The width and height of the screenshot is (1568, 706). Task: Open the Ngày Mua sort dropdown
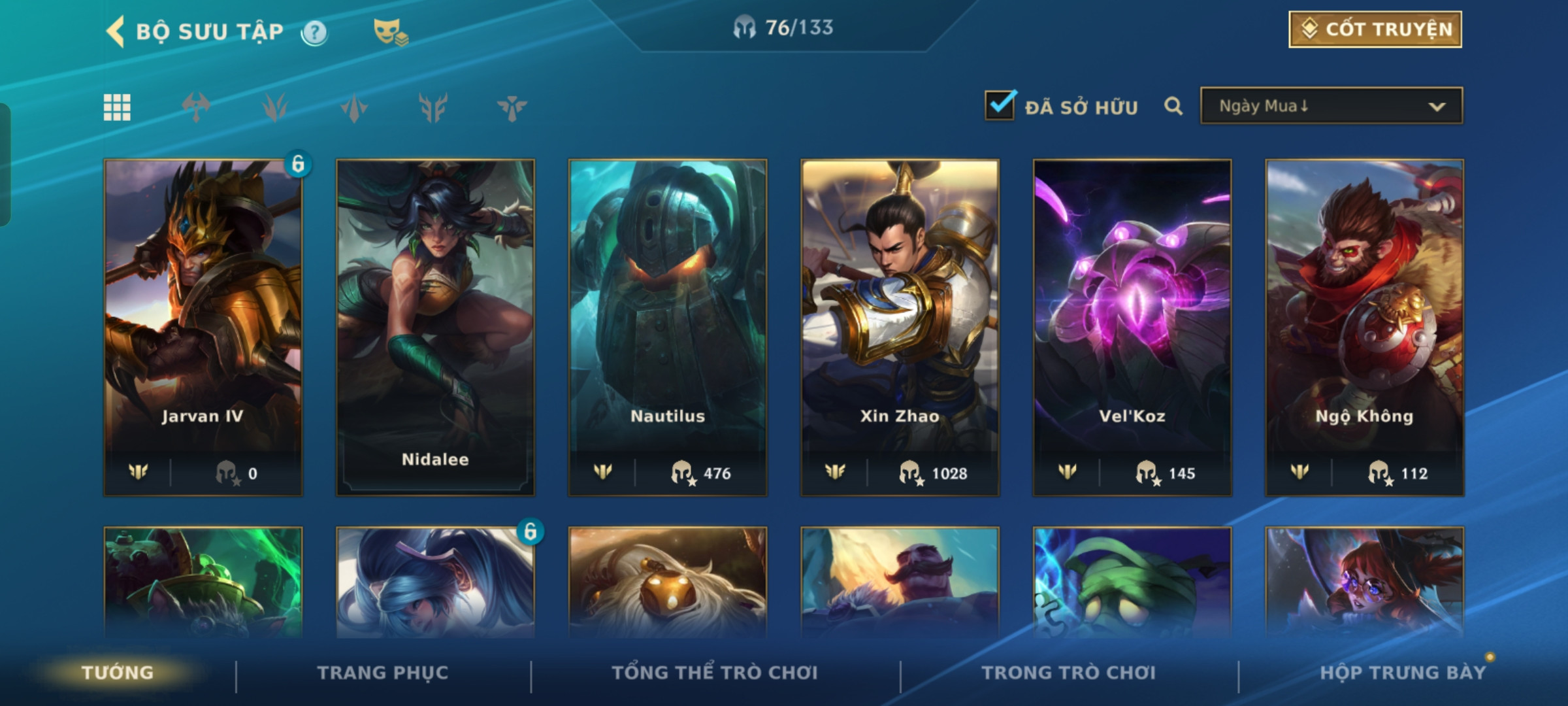[1331, 106]
